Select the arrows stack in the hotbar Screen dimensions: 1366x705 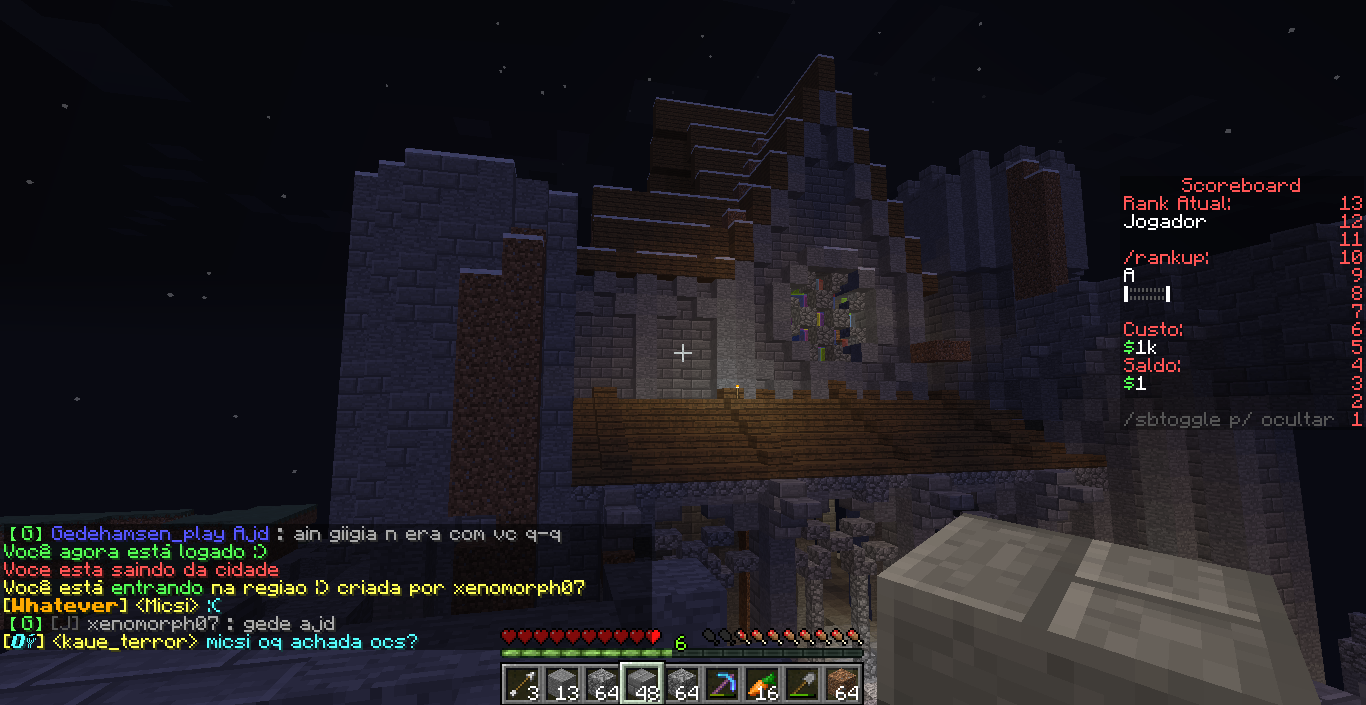tap(521, 683)
